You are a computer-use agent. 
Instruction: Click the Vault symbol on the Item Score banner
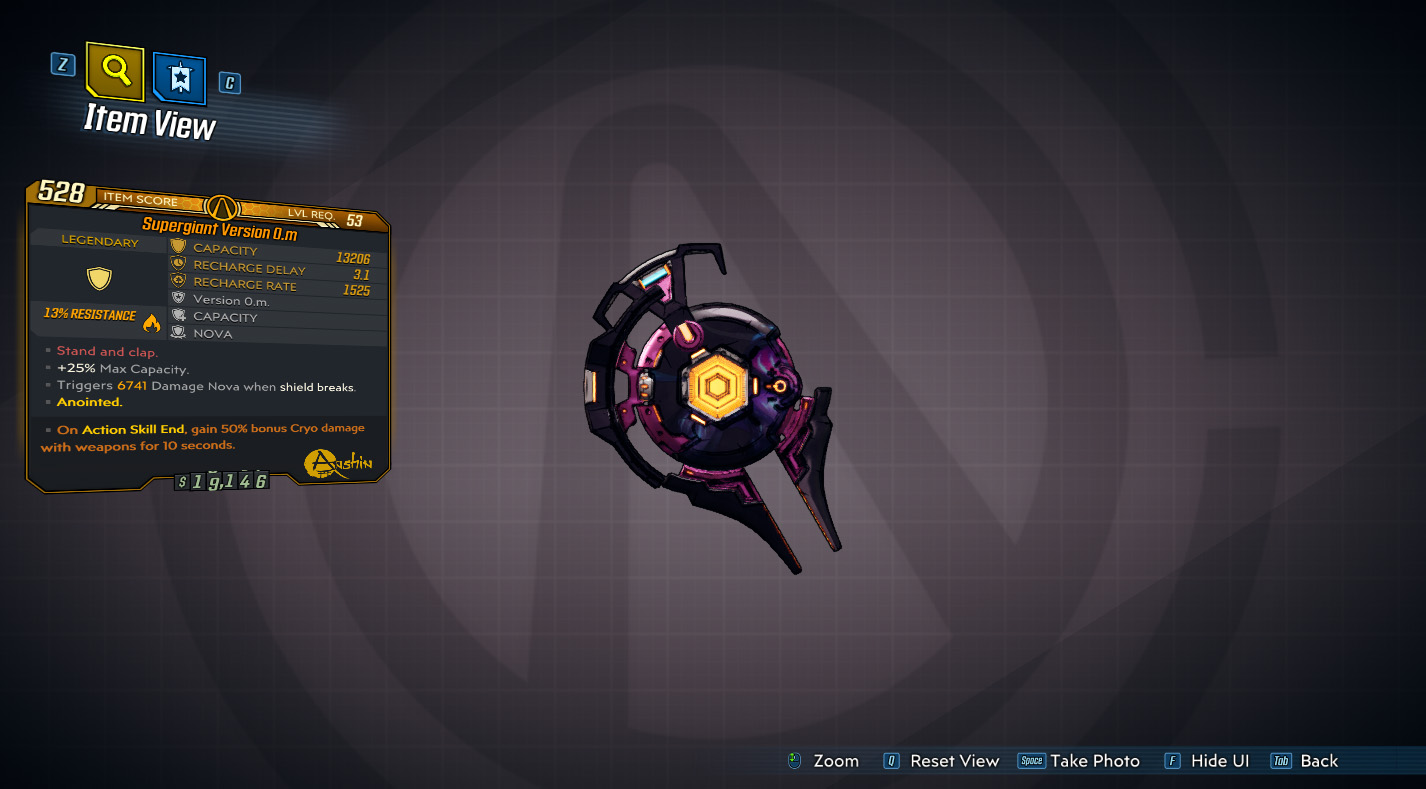[x=222, y=207]
